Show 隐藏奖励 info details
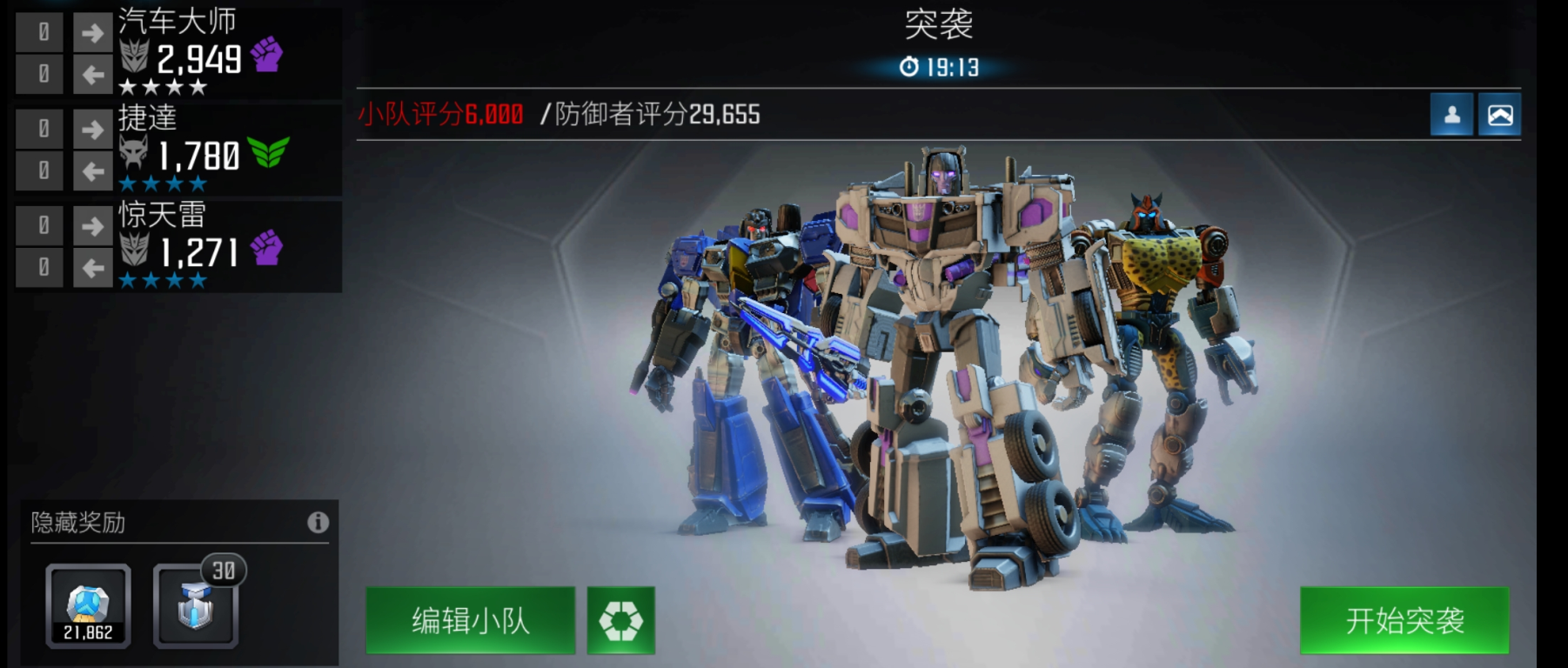 (318, 522)
